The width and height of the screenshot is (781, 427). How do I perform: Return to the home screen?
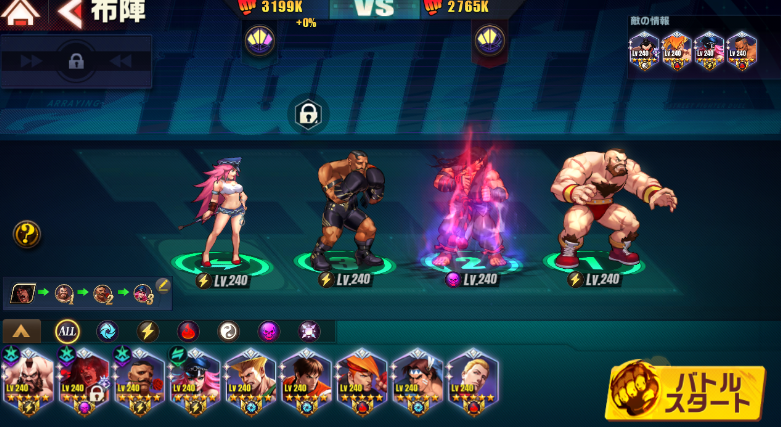coord(22,13)
